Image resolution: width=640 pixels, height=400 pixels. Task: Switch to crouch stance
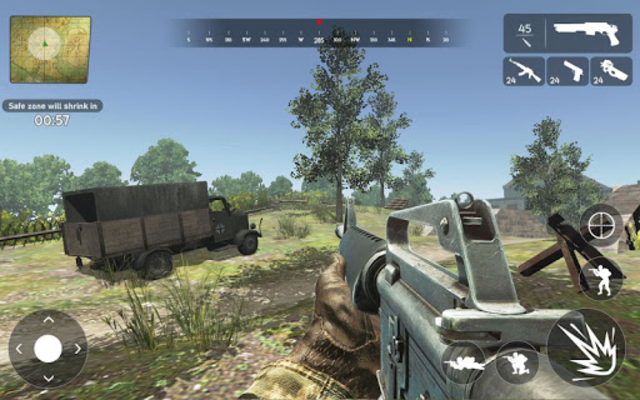(x=517, y=361)
